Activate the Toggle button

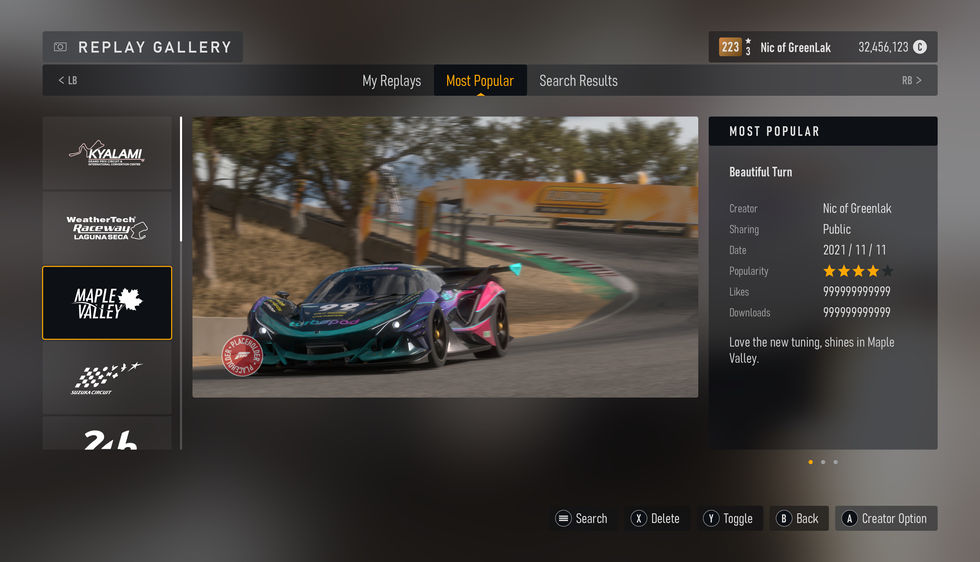(x=728, y=518)
